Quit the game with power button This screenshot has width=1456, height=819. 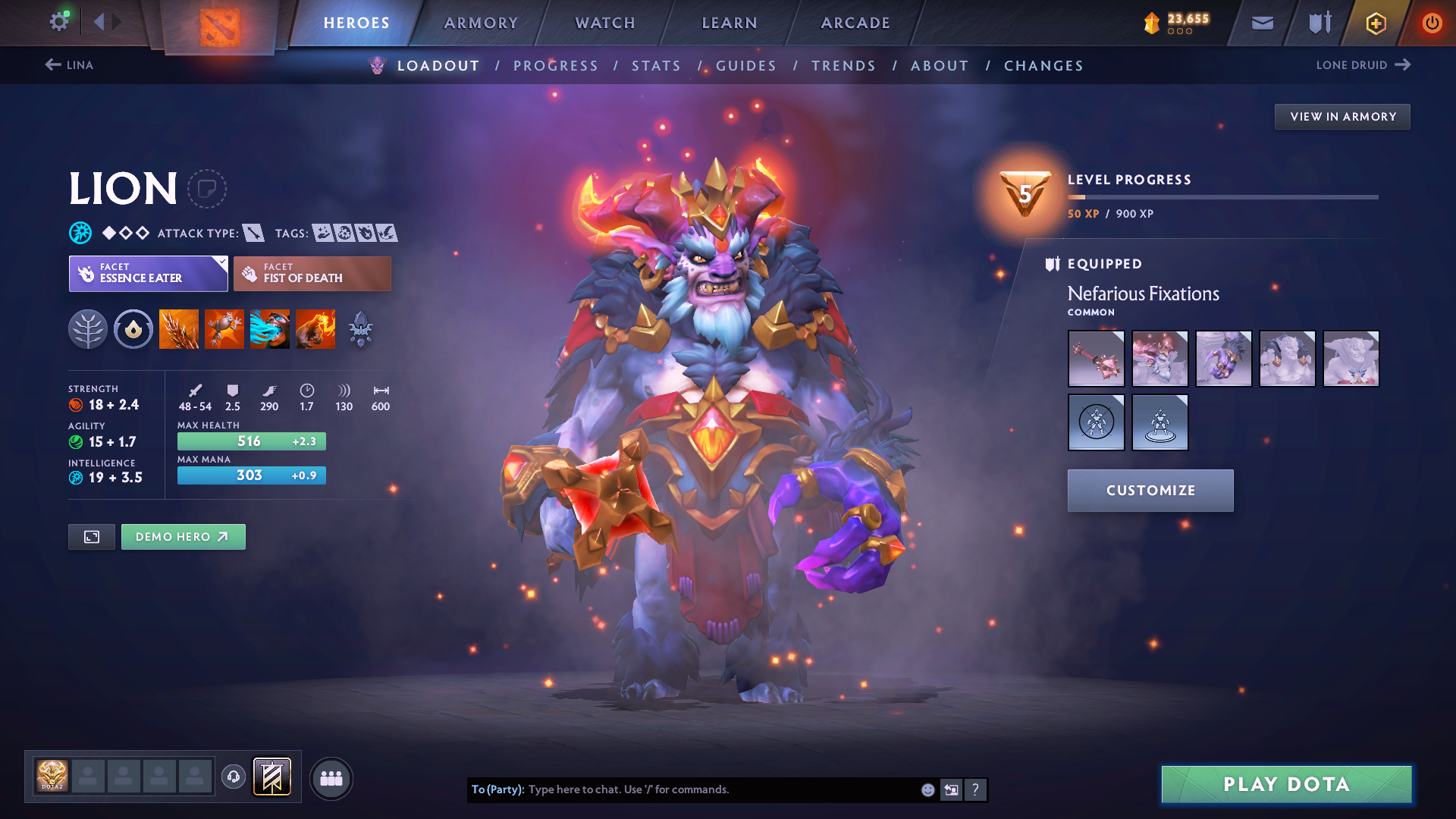[x=1432, y=23]
